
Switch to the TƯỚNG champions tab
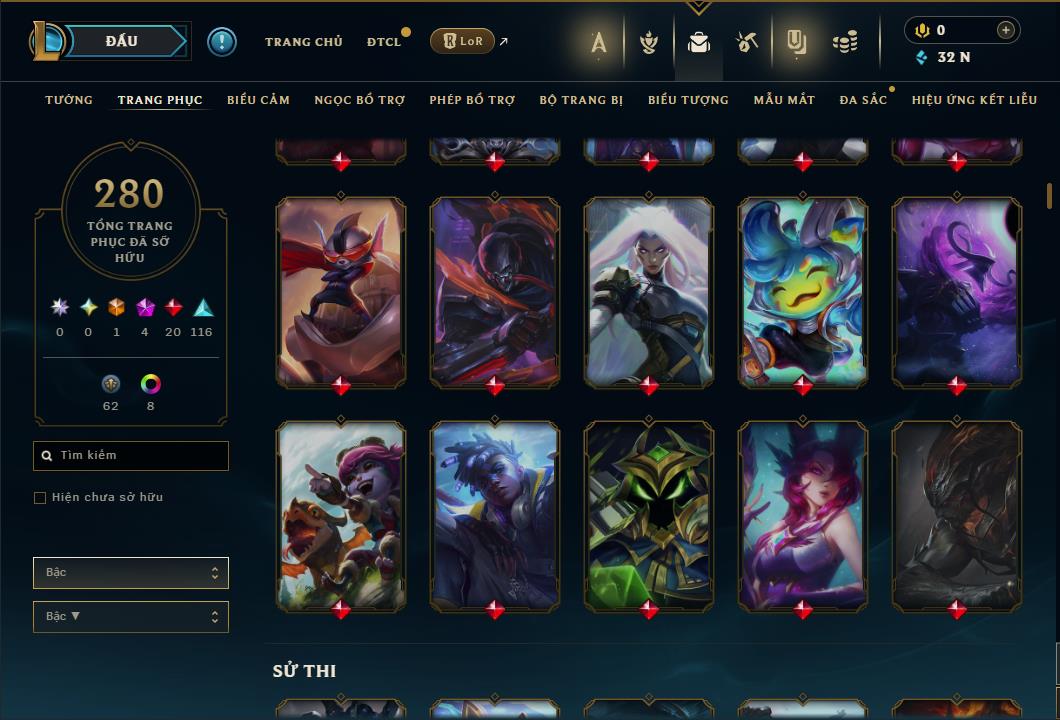pyautogui.click(x=69, y=100)
